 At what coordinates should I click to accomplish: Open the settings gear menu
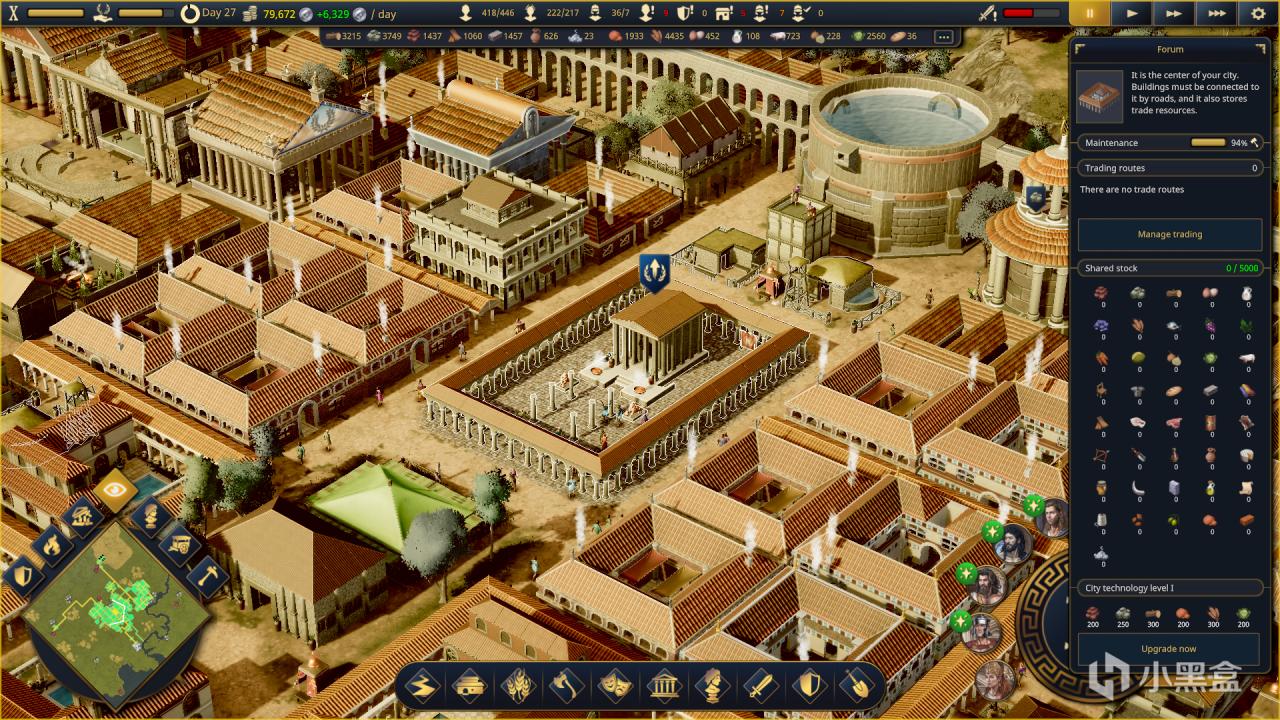coord(1258,14)
